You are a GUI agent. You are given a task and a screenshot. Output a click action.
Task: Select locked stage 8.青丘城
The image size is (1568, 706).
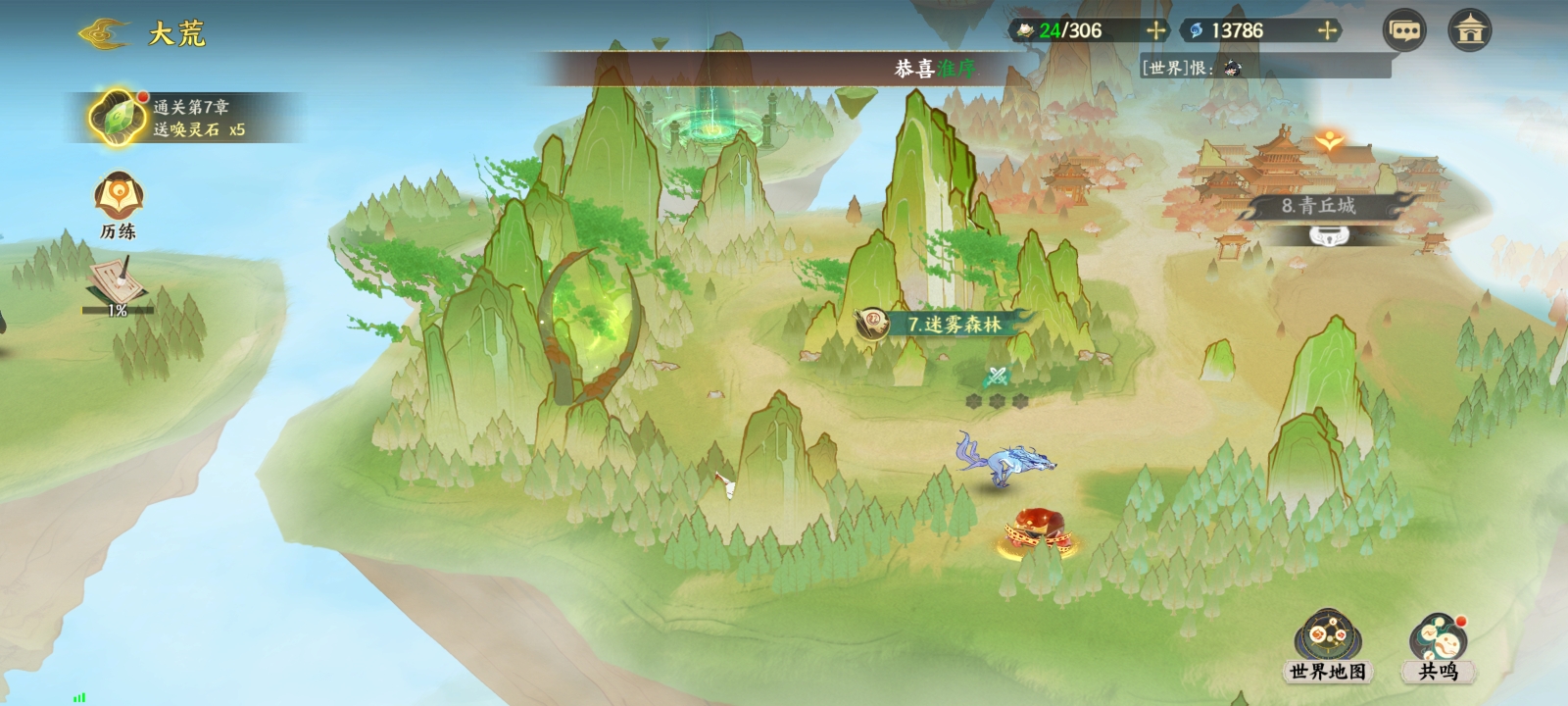[1318, 208]
